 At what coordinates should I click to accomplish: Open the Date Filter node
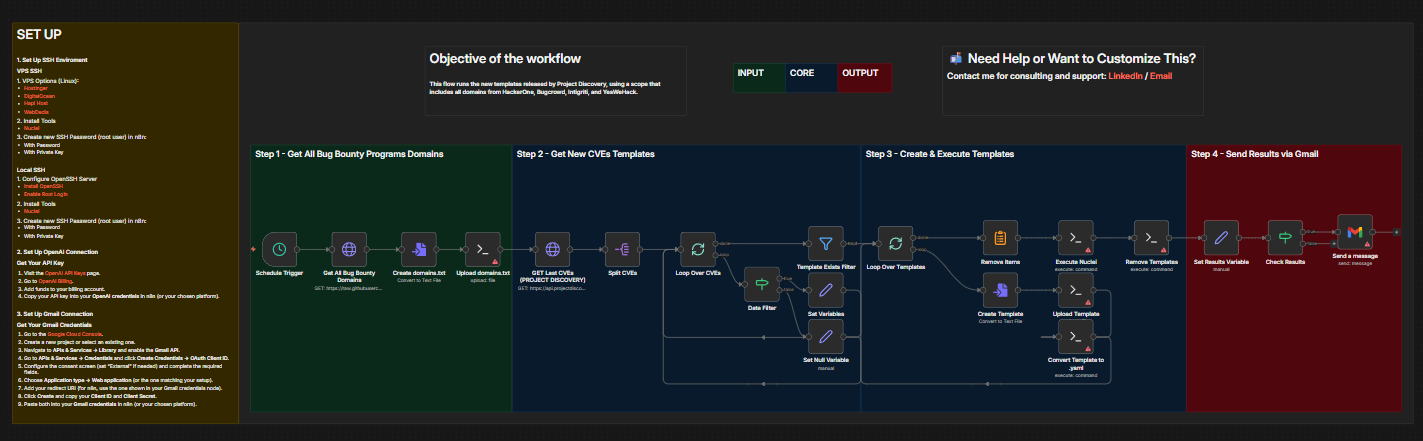tap(761, 286)
